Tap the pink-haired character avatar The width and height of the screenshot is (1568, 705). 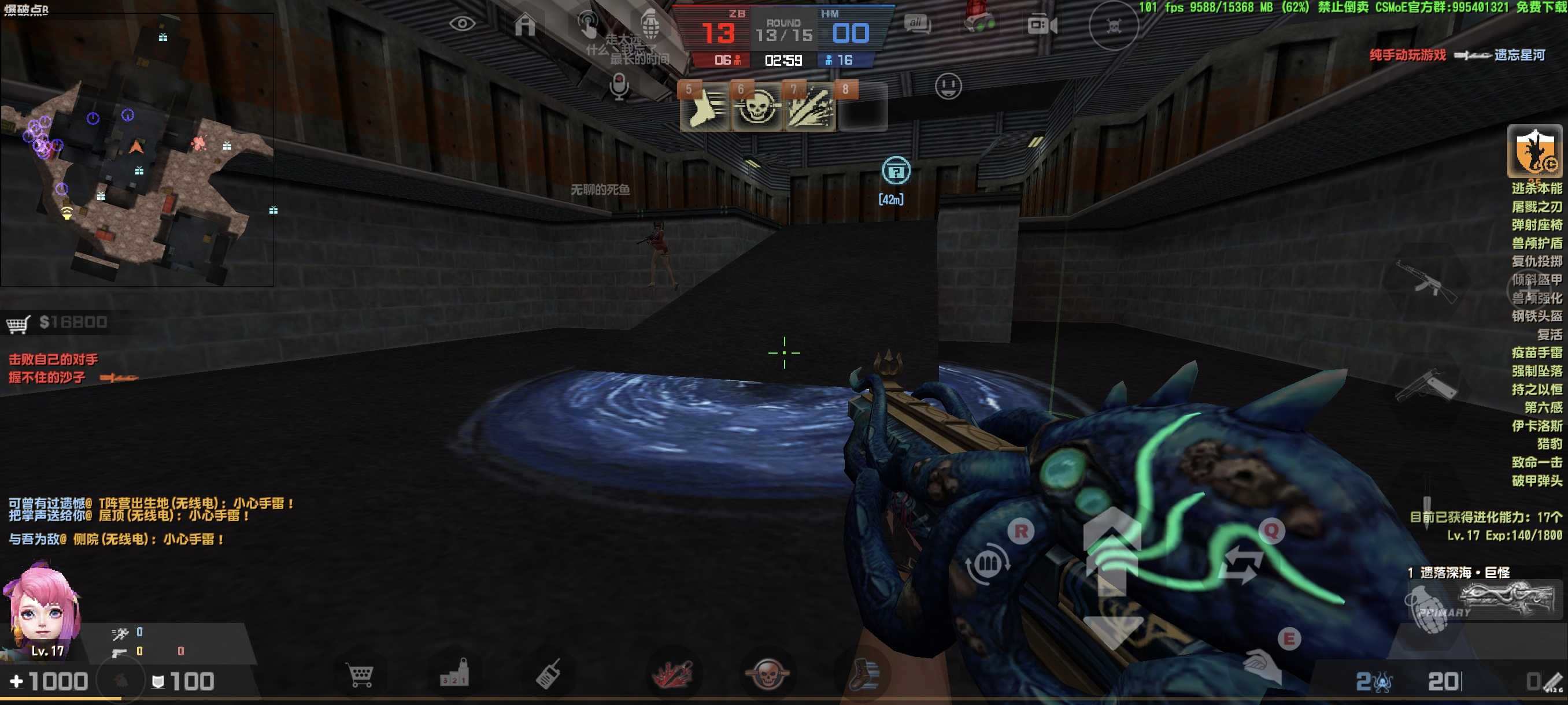42,611
